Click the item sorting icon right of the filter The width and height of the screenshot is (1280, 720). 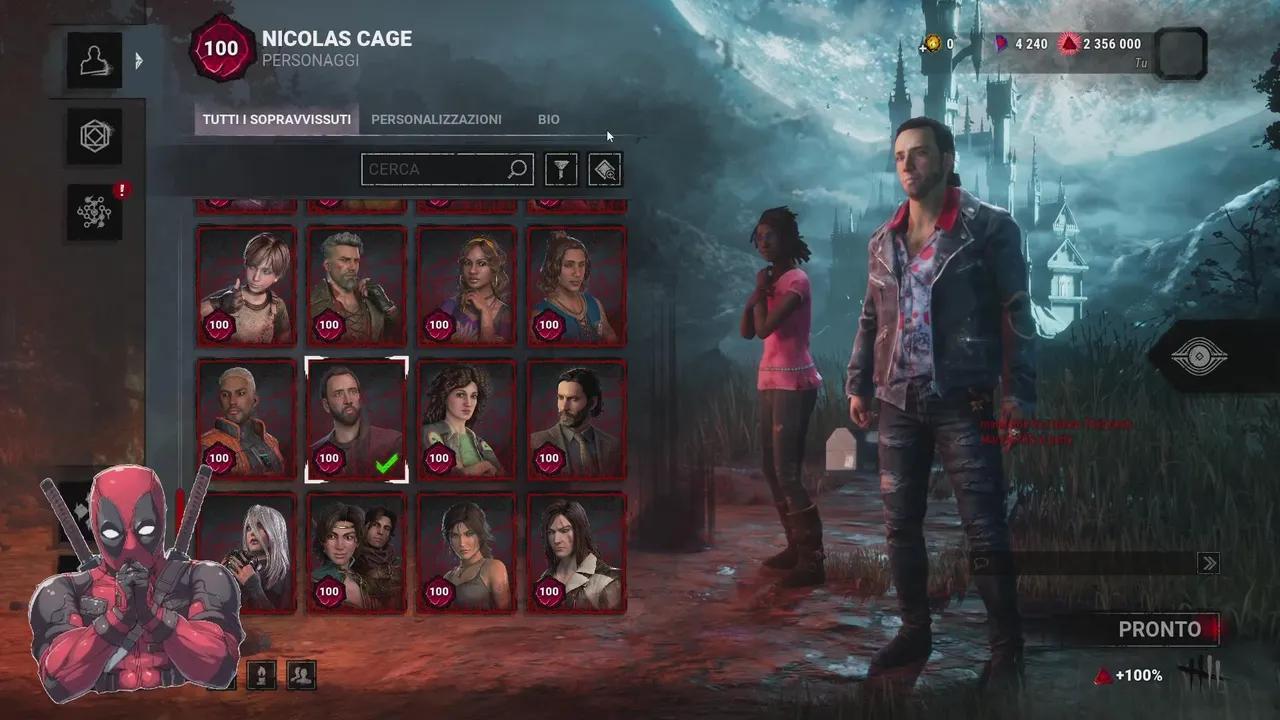604,169
